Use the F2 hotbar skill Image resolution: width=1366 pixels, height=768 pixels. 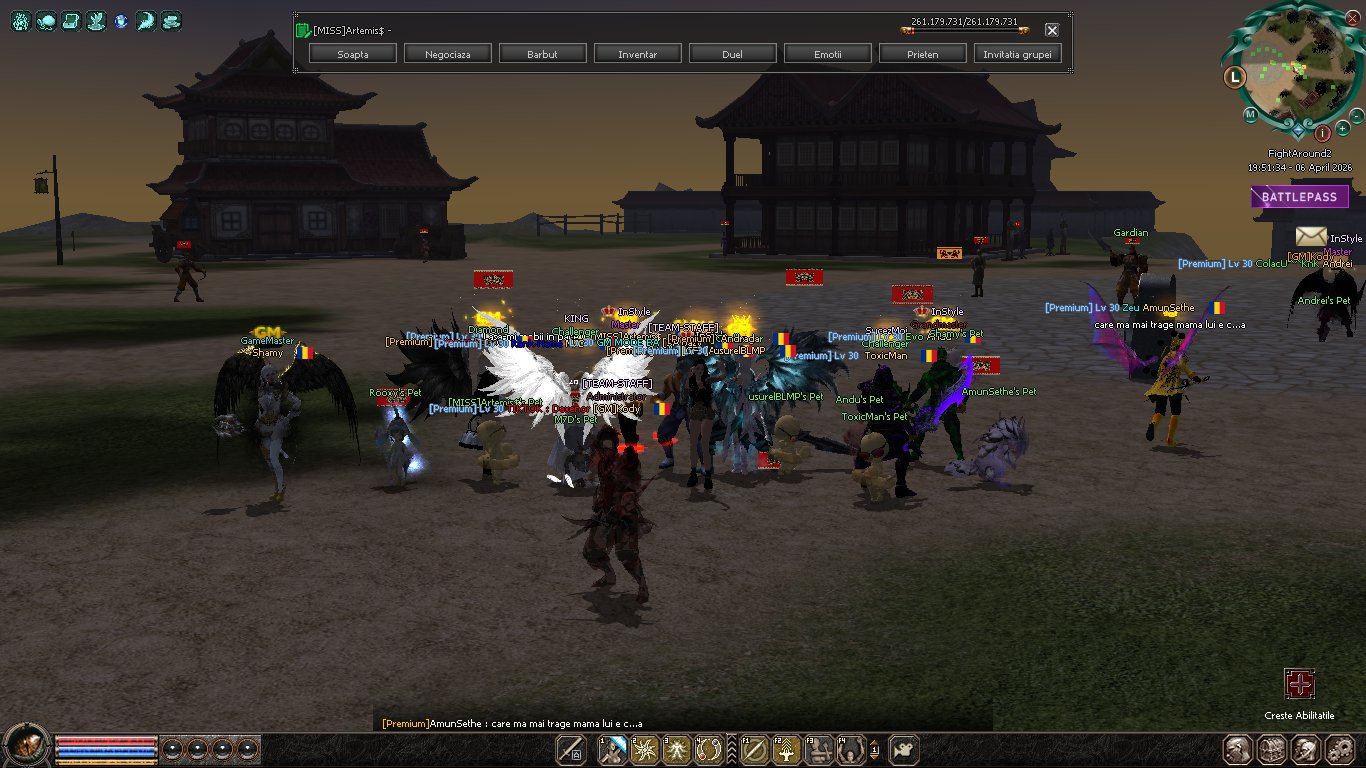click(784, 749)
